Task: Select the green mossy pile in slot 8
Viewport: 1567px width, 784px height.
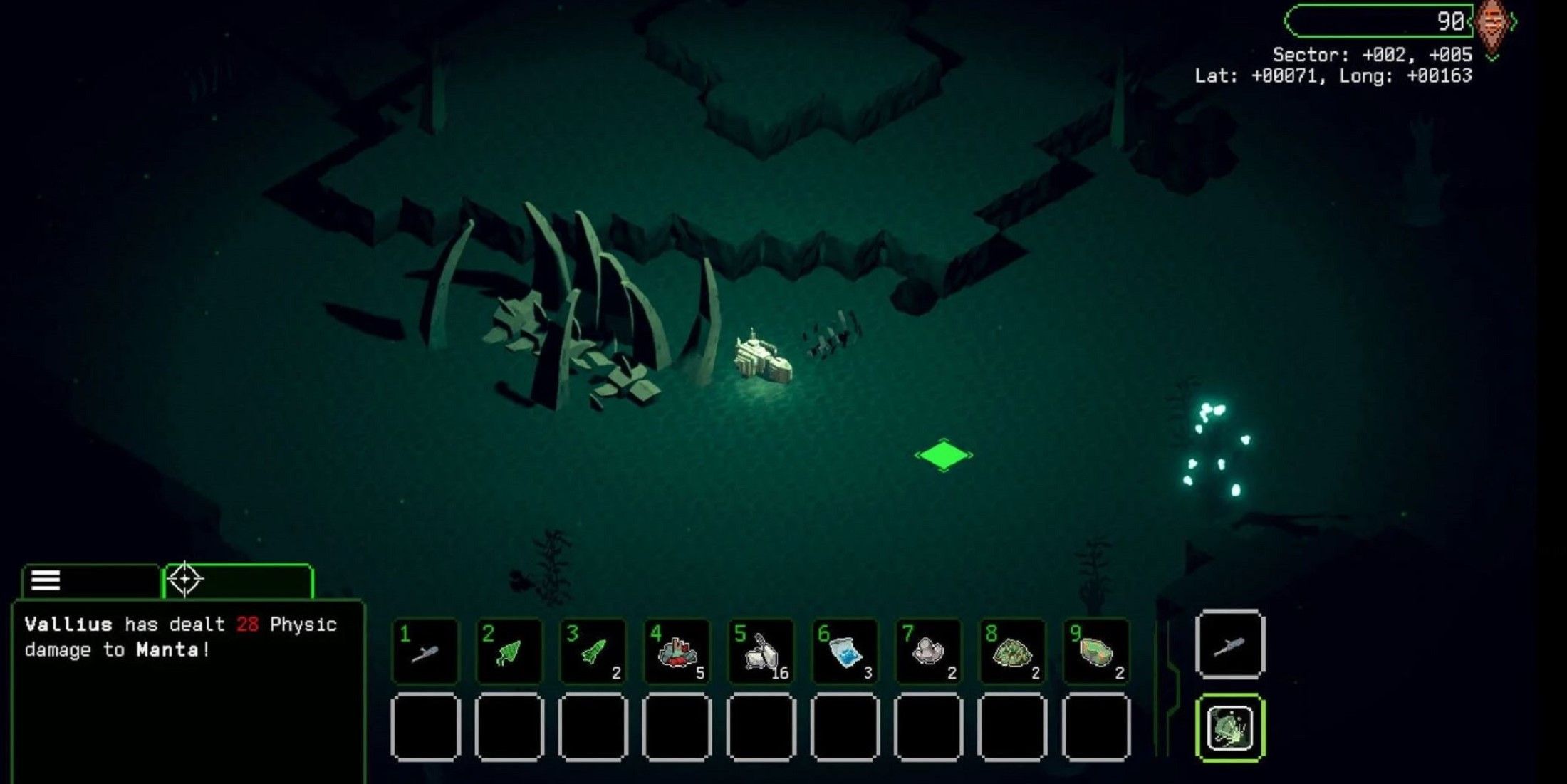Action: coord(1012,652)
